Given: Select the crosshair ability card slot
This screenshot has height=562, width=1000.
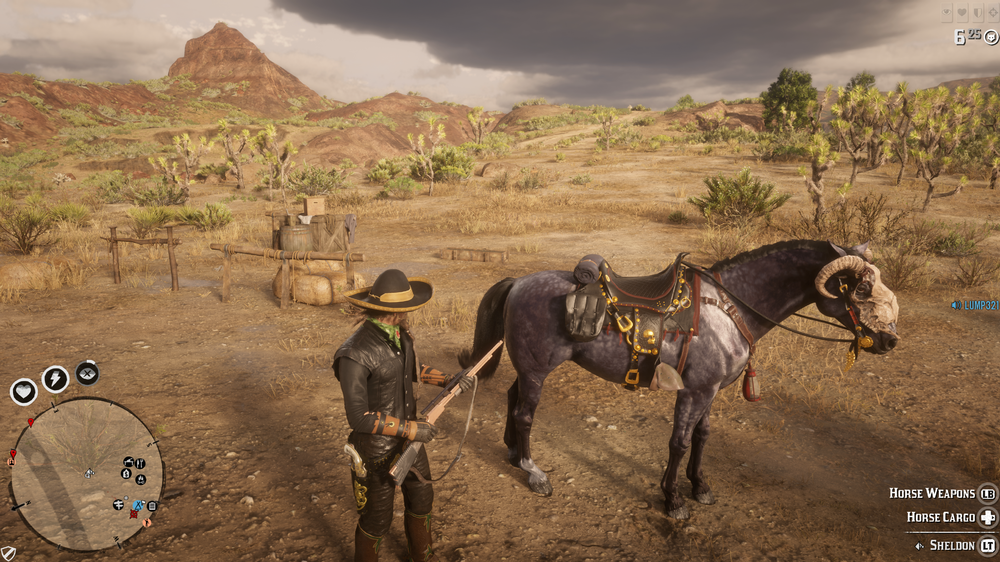Looking at the screenshot, I should tap(993, 14).
